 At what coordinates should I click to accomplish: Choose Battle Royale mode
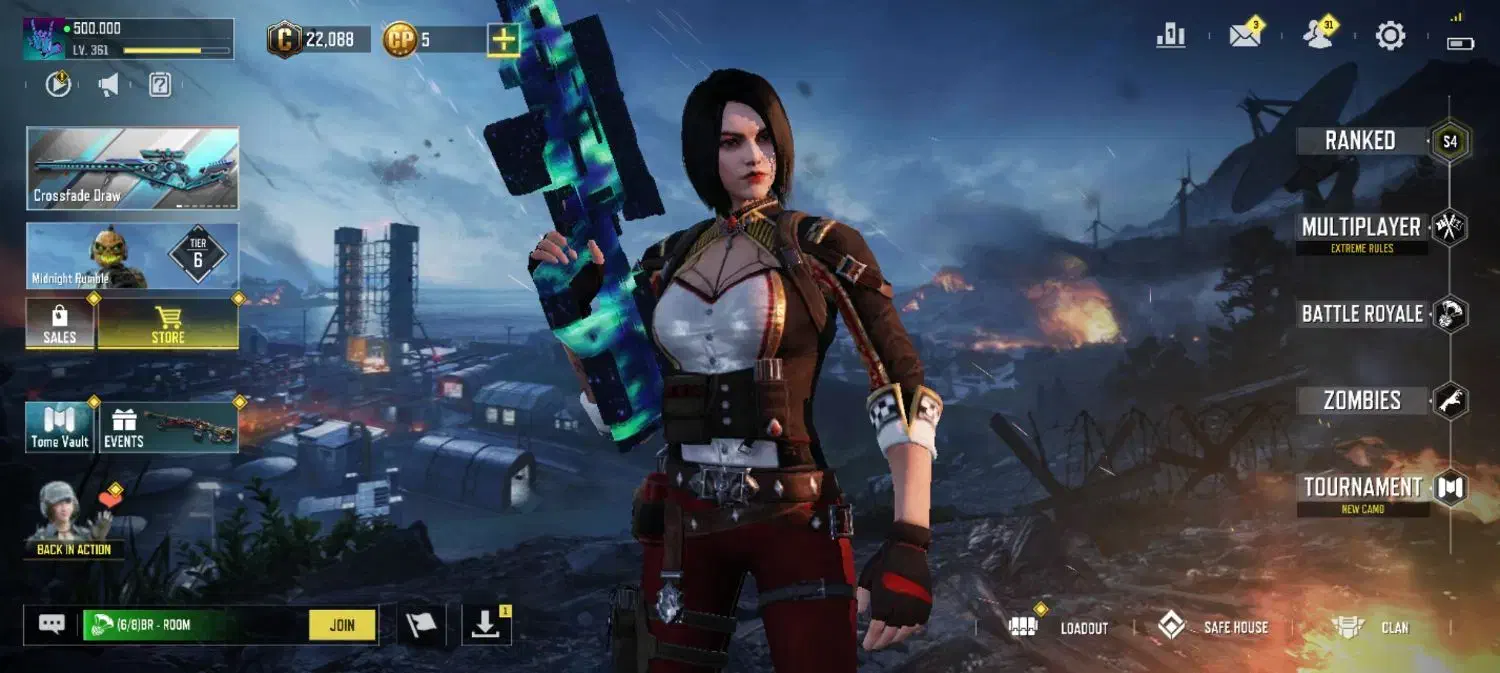pos(1362,314)
